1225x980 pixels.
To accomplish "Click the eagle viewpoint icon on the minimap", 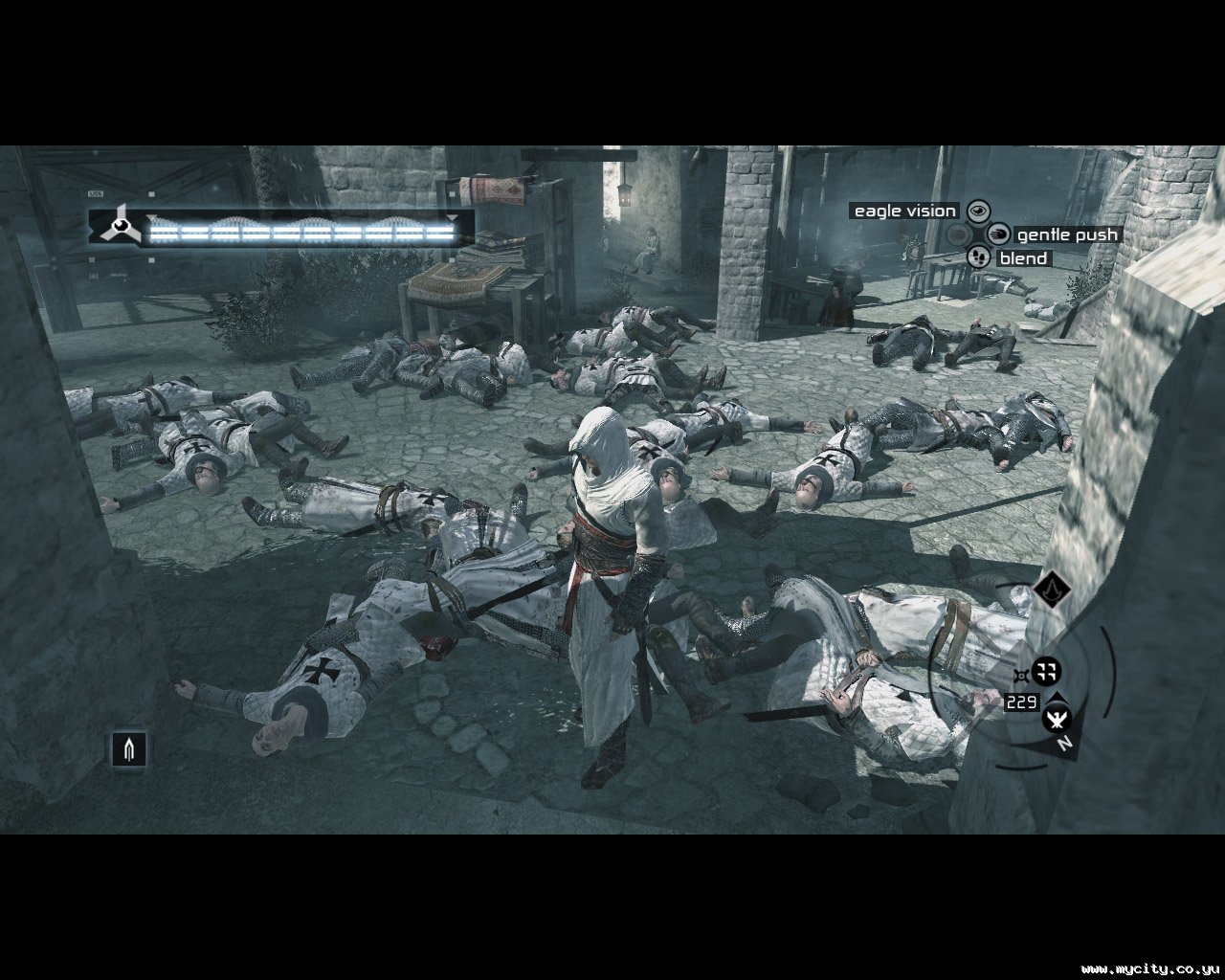I will [x=1057, y=715].
